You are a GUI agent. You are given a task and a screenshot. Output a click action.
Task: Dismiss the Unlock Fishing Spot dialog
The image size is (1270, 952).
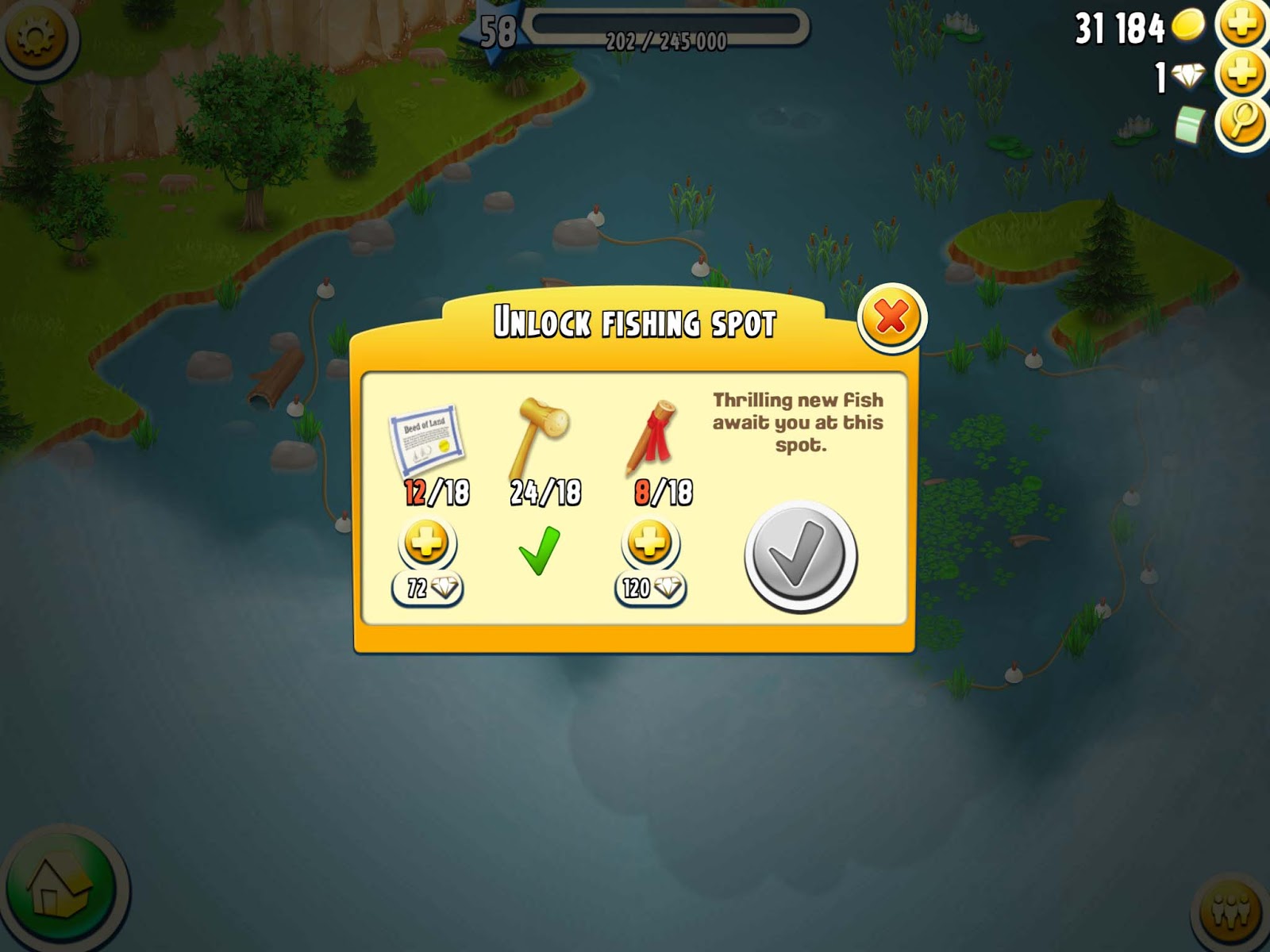click(x=892, y=313)
